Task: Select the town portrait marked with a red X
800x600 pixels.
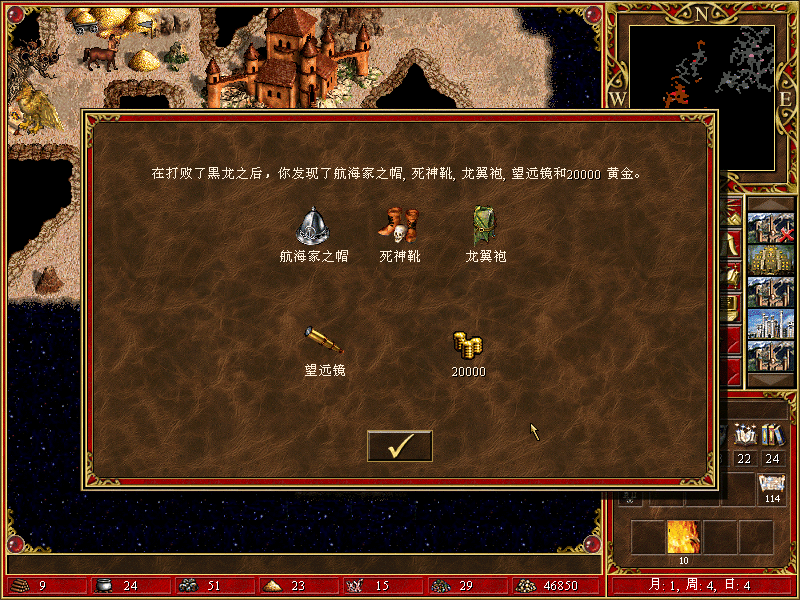Action: coord(770,227)
